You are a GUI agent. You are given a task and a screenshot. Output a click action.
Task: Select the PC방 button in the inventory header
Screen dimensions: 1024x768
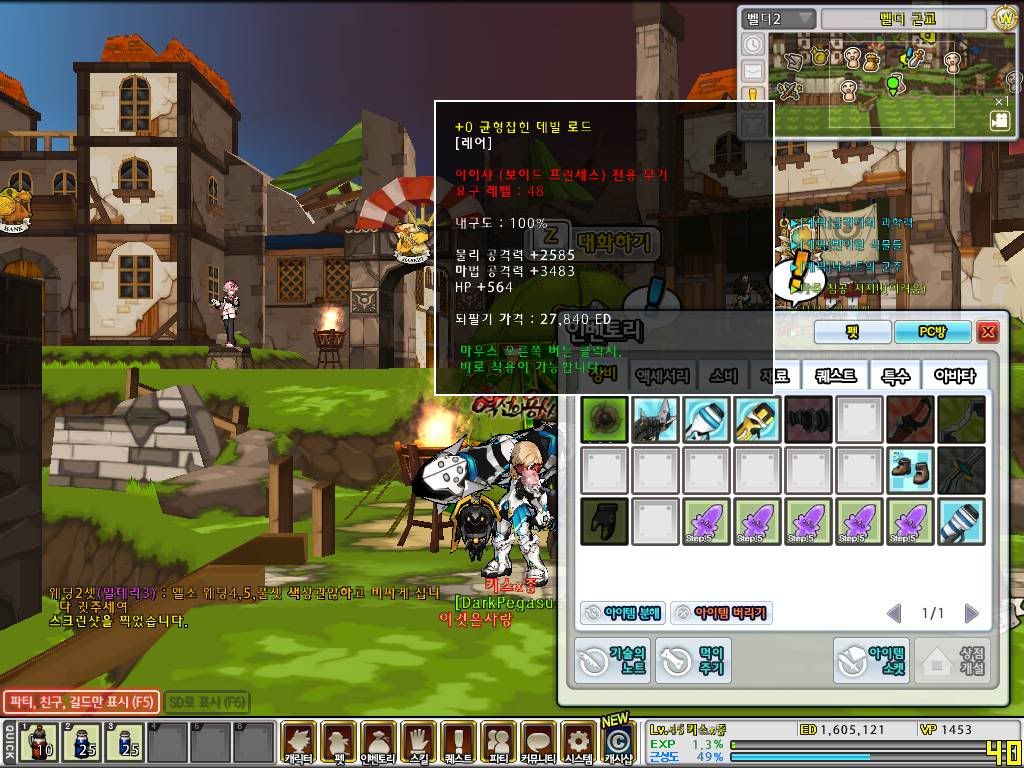[932, 332]
